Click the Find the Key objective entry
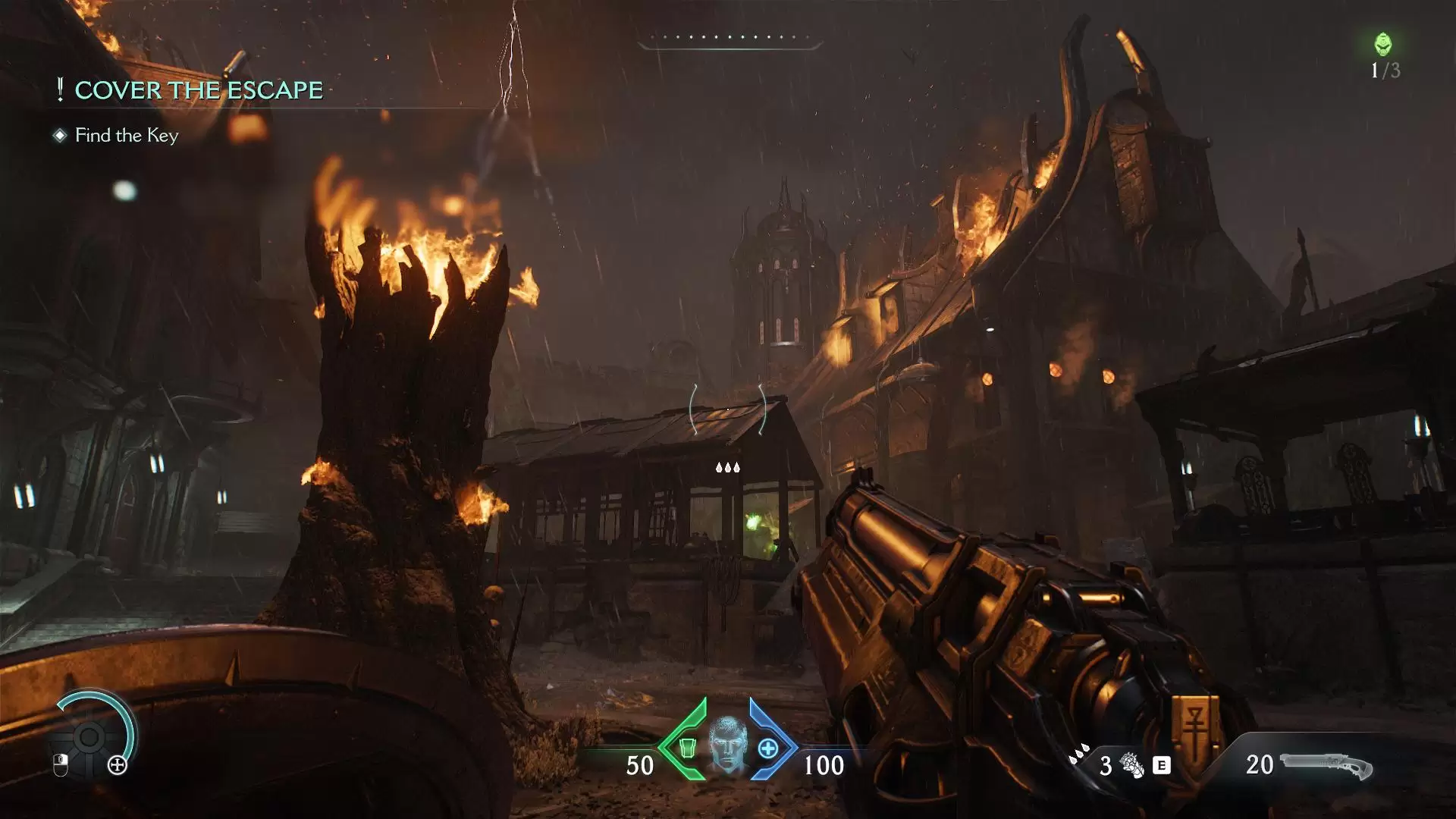The height and width of the screenshot is (819, 1456). point(126,136)
